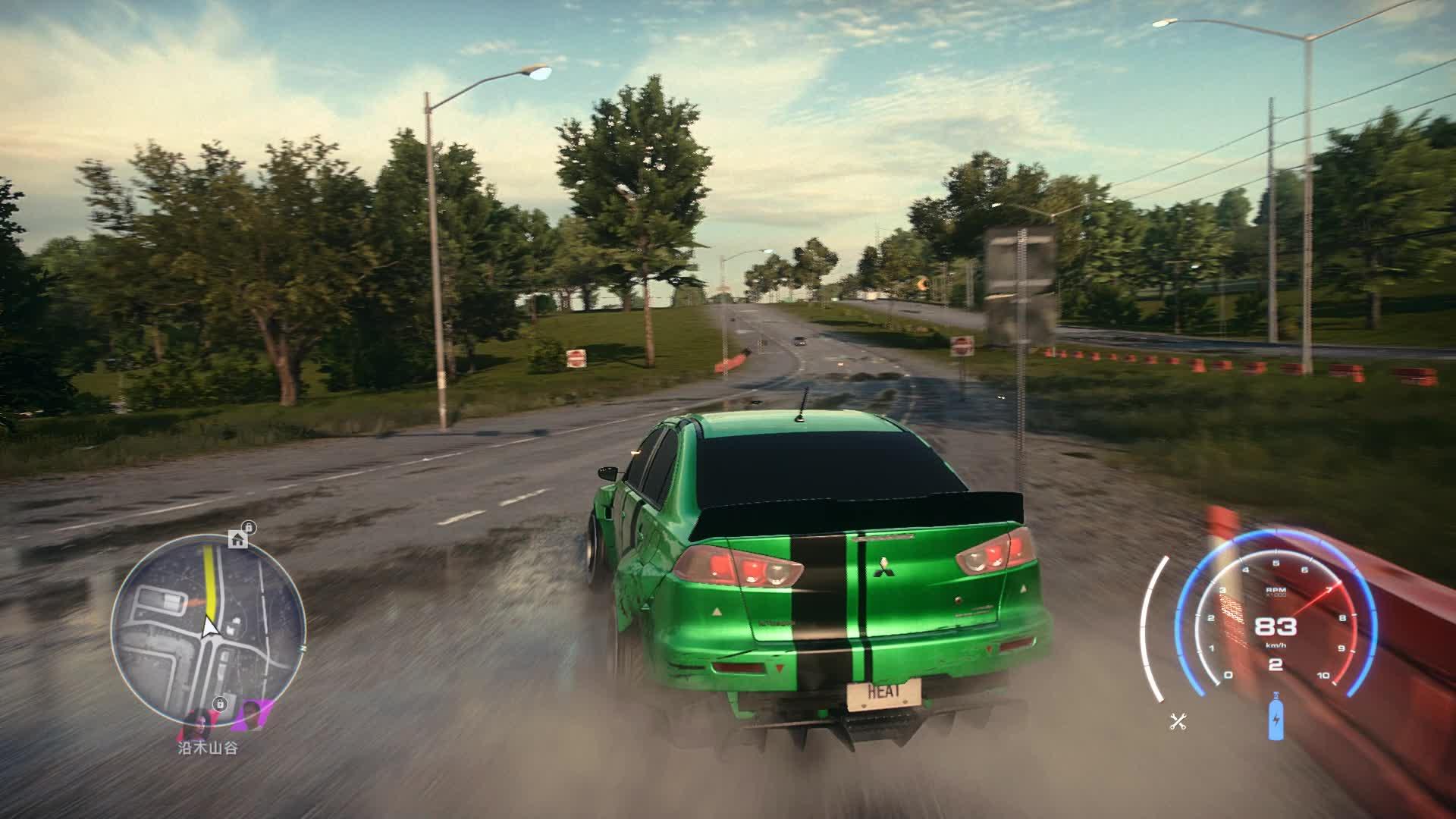Image resolution: width=1456 pixels, height=819 pixels.
Task: Click the padlock icon between the portrait markers
Action: pyautogui.click(x=219, y=703)
